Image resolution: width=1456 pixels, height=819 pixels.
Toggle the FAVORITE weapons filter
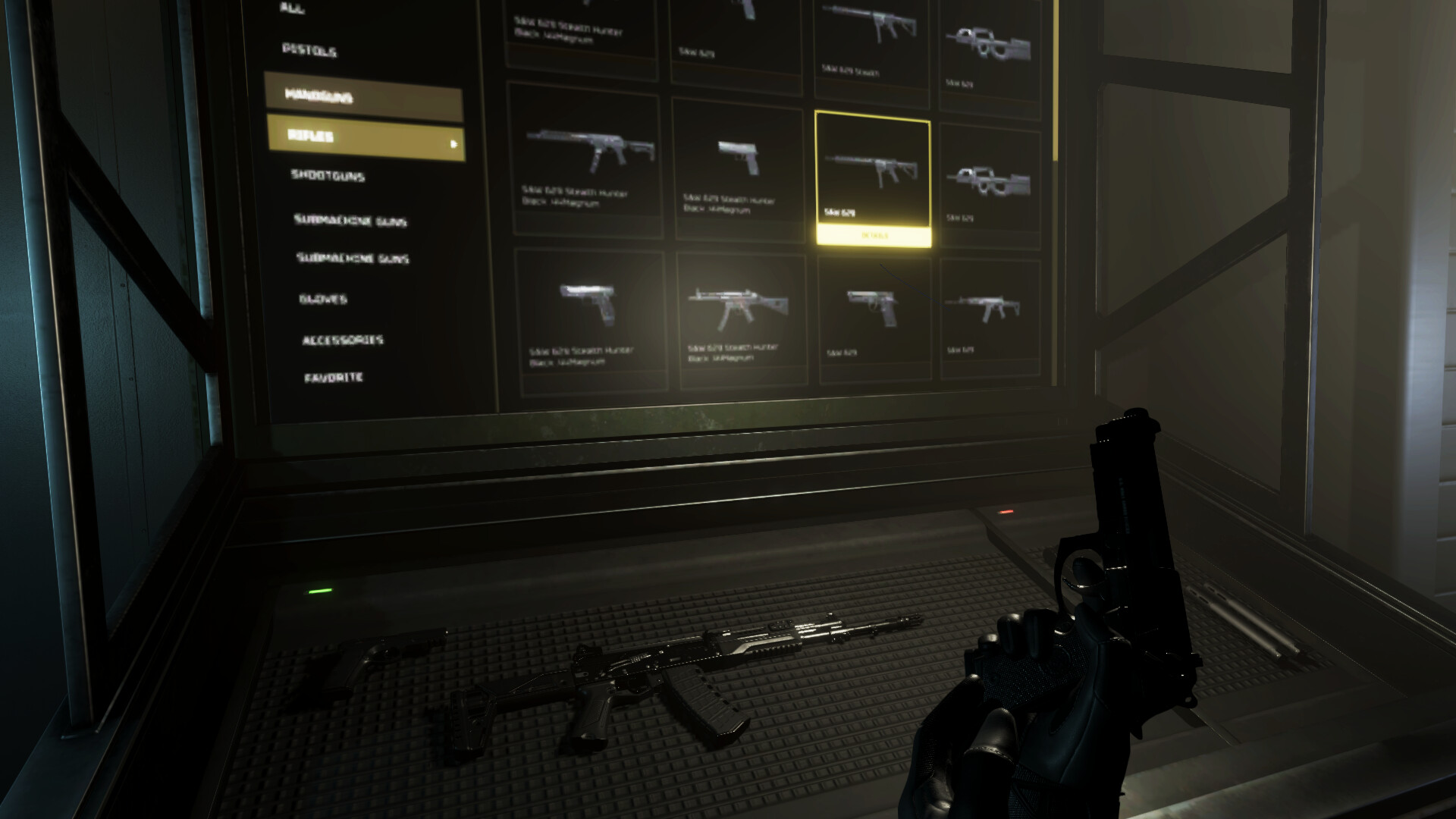point(334,376)
